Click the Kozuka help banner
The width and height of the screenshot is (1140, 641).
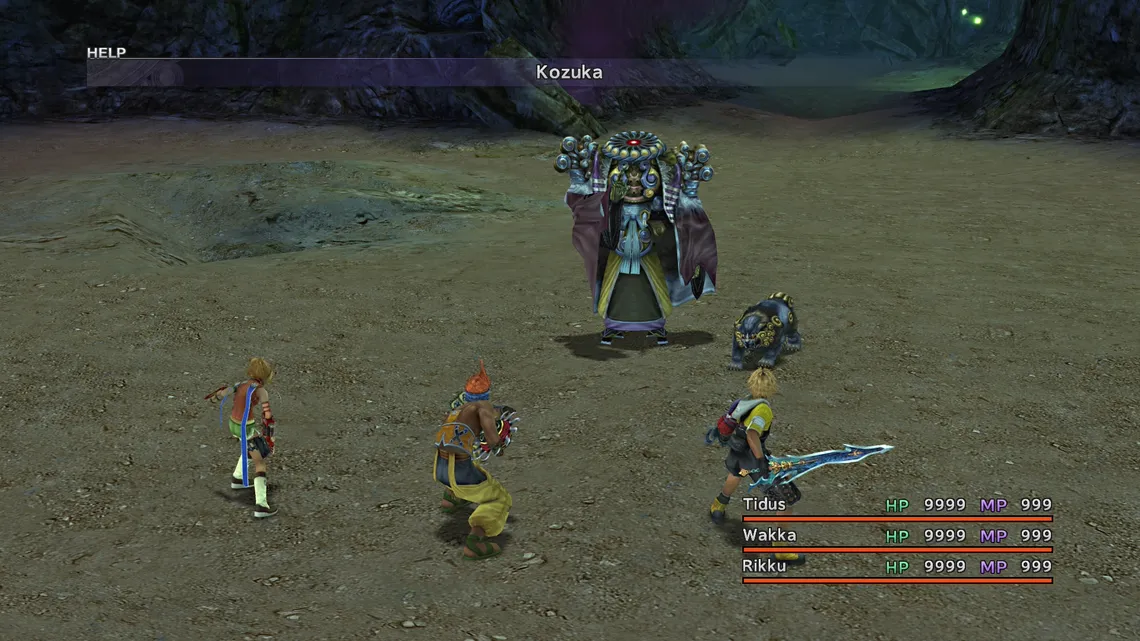568,72
